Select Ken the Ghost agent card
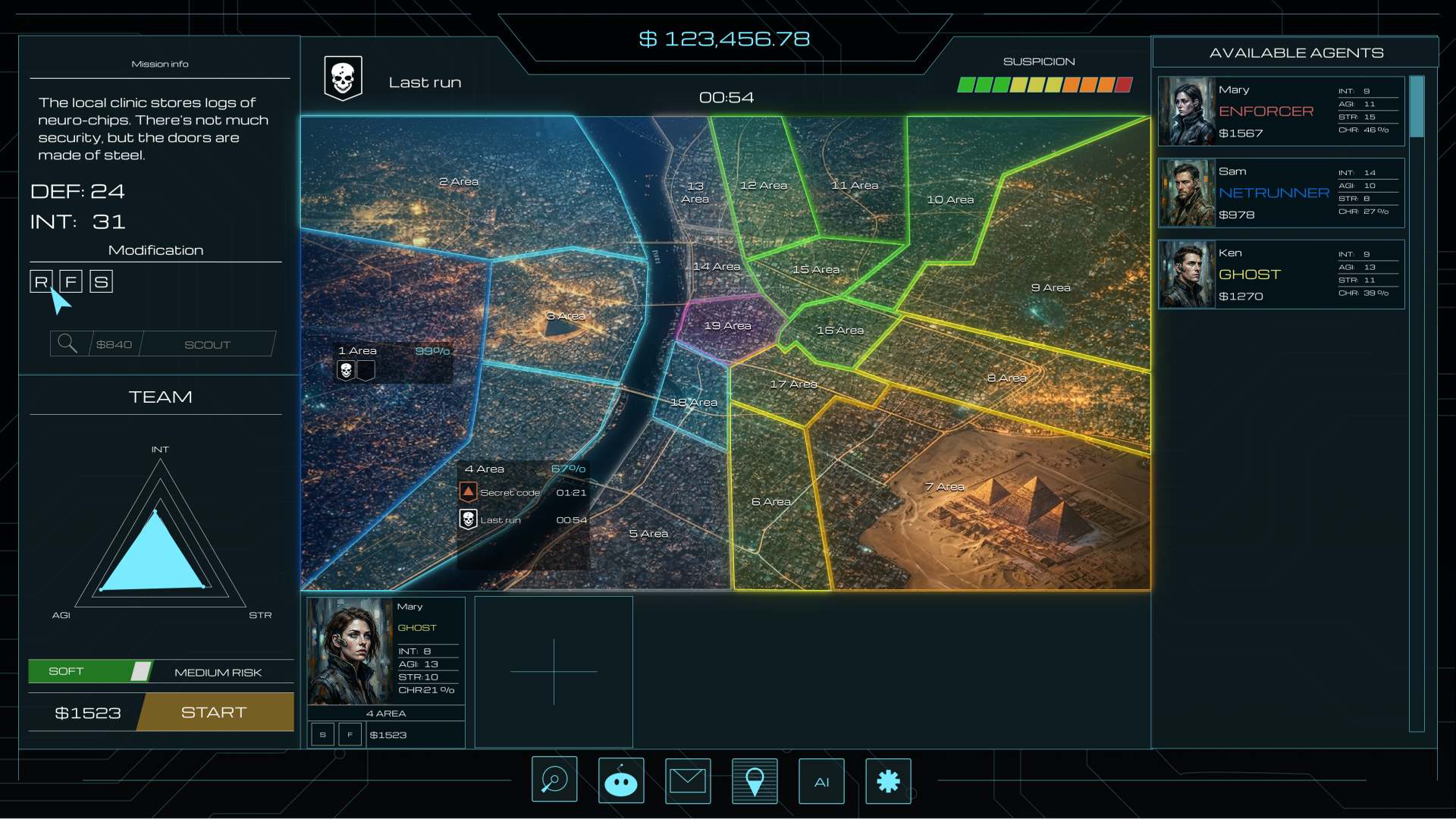The image size is (1456, 819). point(1280,275)
